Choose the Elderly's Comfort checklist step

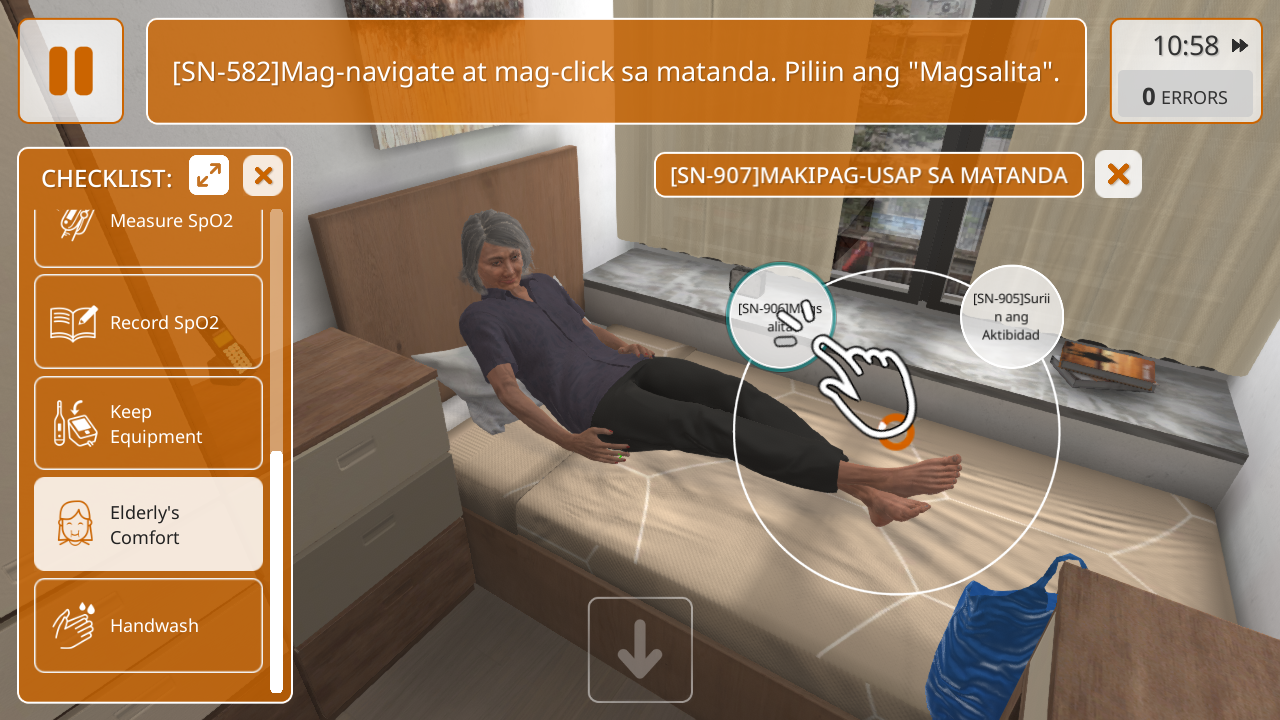148,524
